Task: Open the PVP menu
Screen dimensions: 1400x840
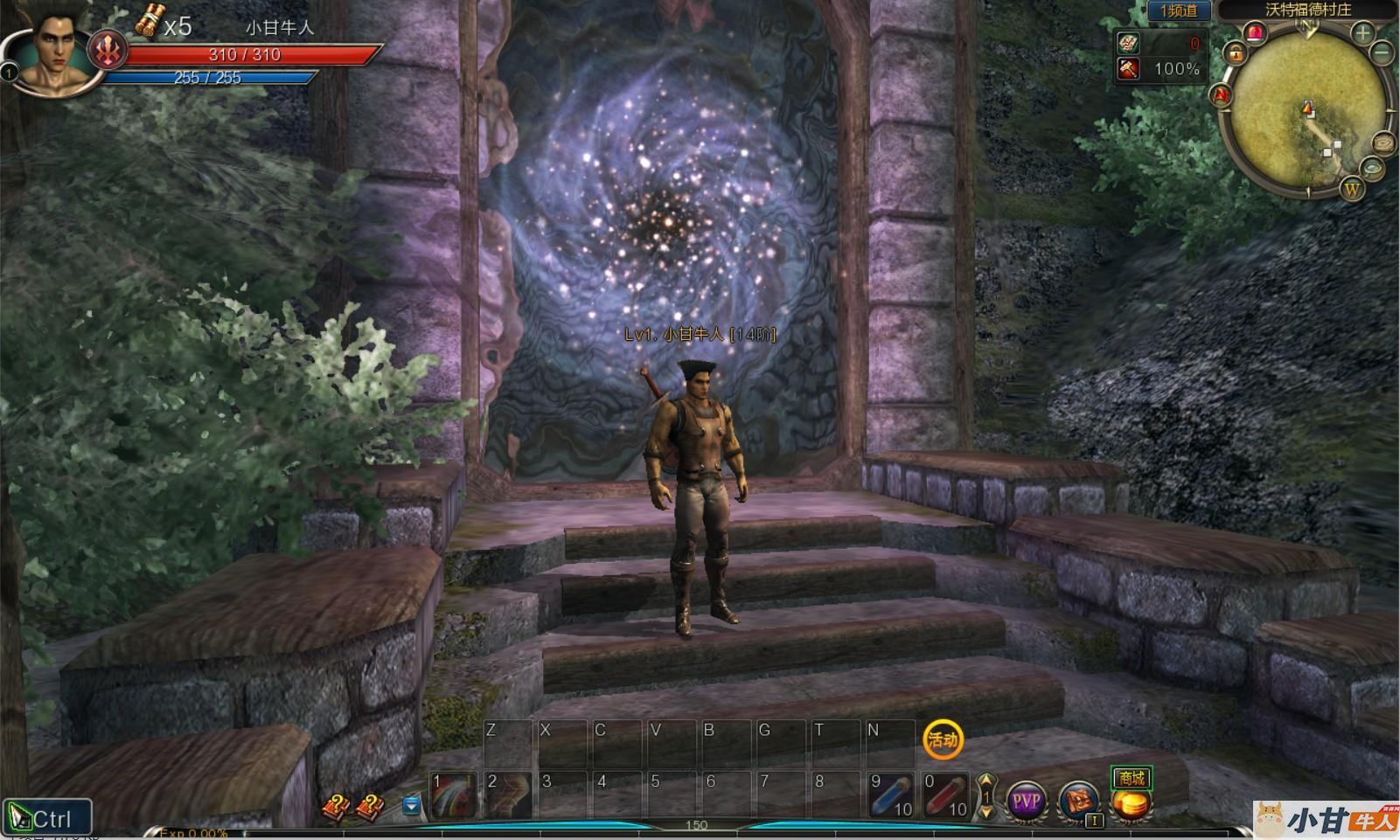Action: (x=1026, y=800)
